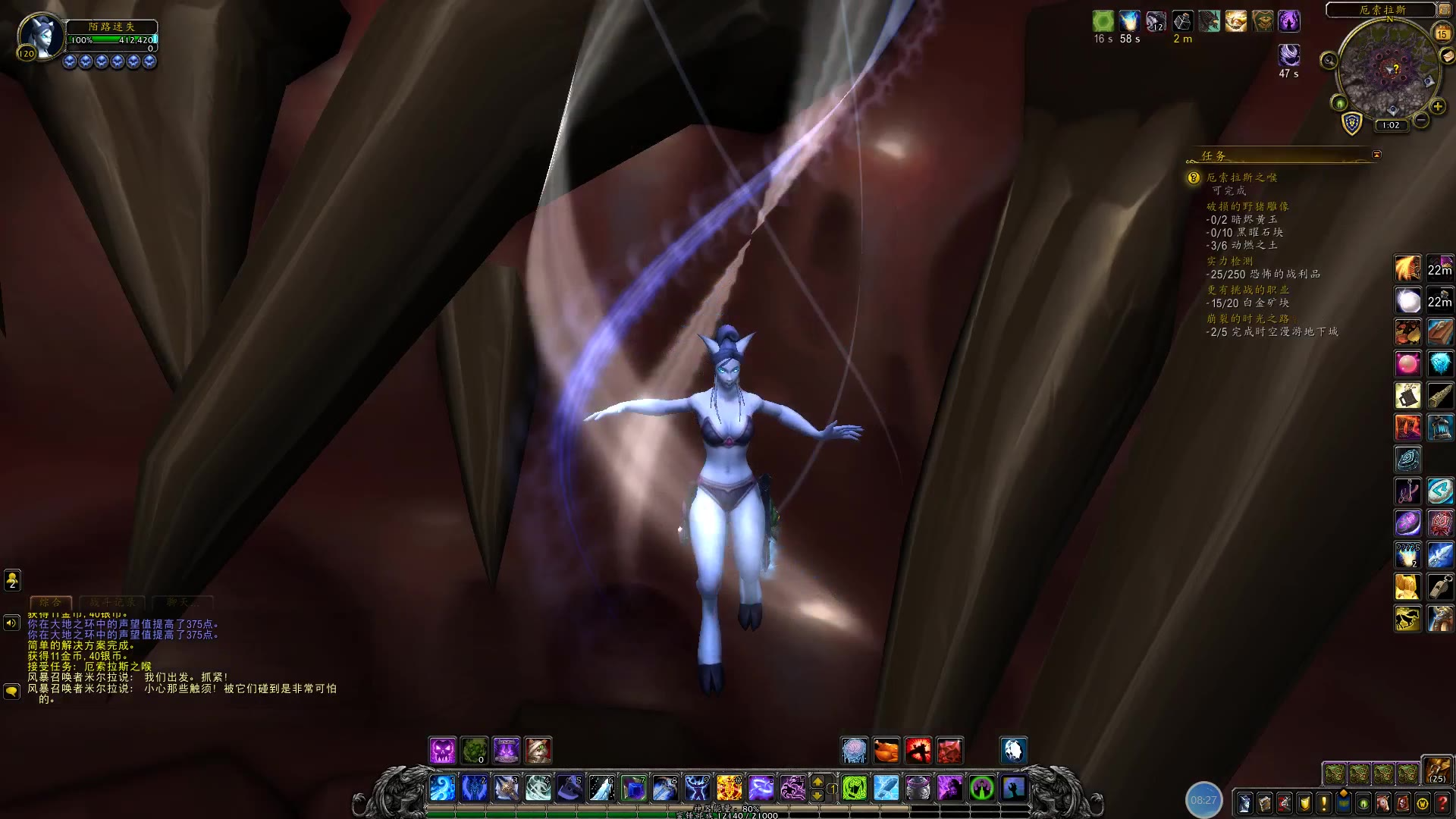Open the red question mark help button

tap(1442, 802)
